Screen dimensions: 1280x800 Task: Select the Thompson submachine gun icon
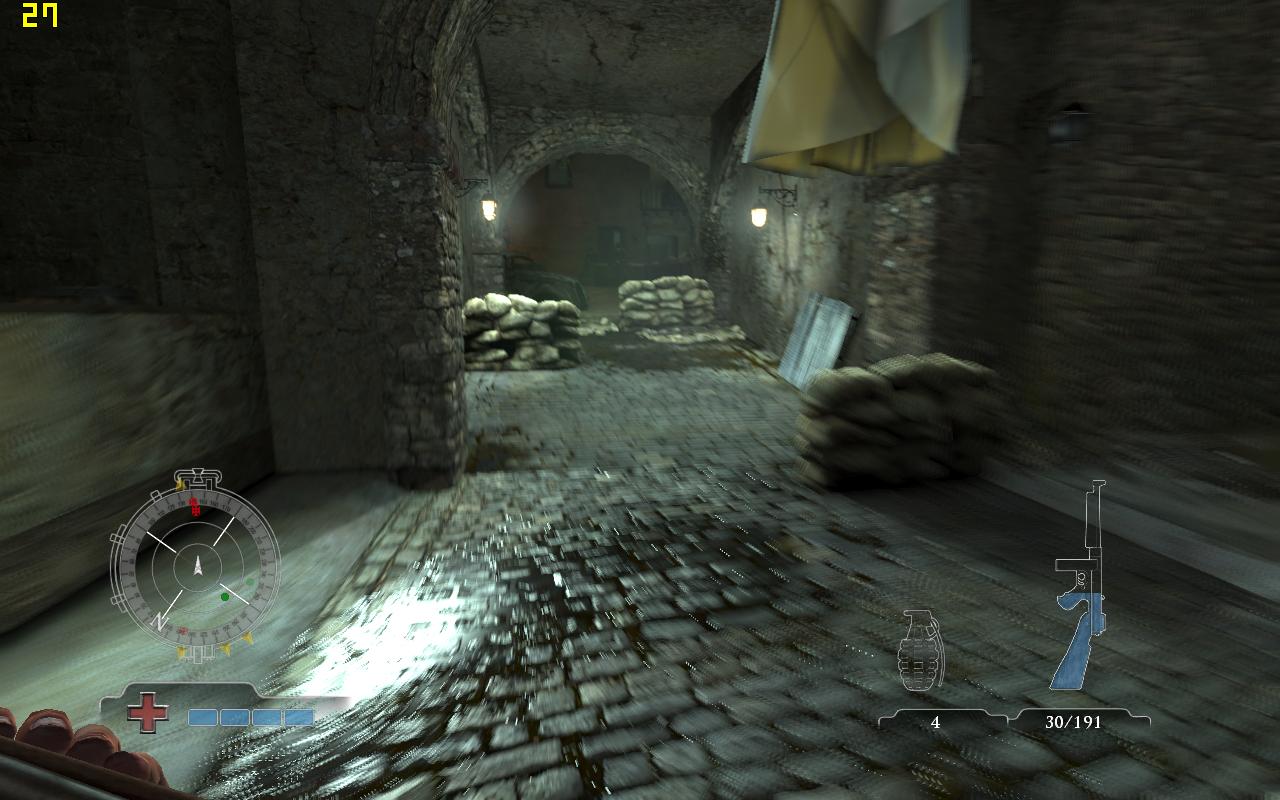point(1083,590)
